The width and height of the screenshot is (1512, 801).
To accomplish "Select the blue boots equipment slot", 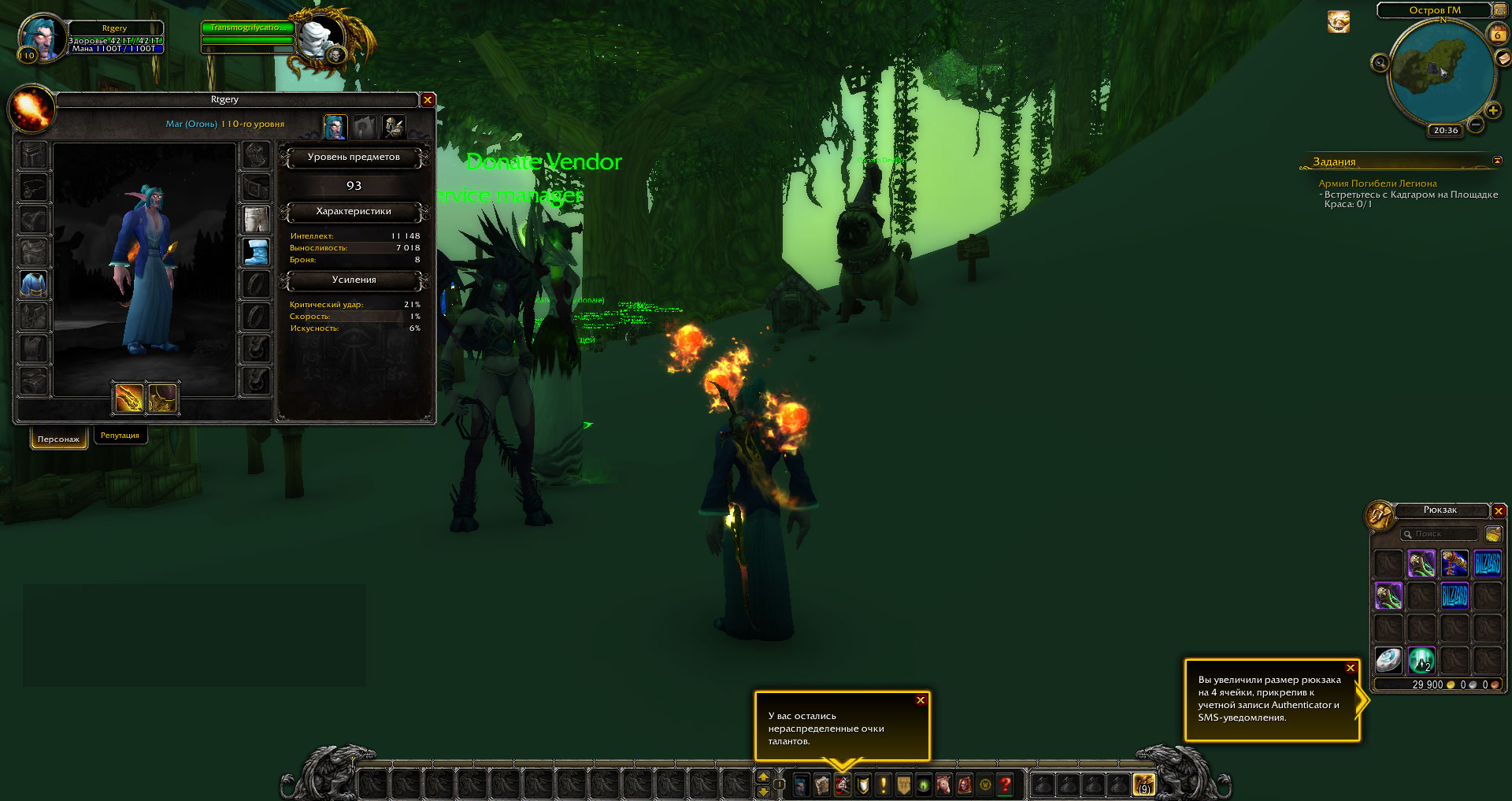I will coord(256,252).
